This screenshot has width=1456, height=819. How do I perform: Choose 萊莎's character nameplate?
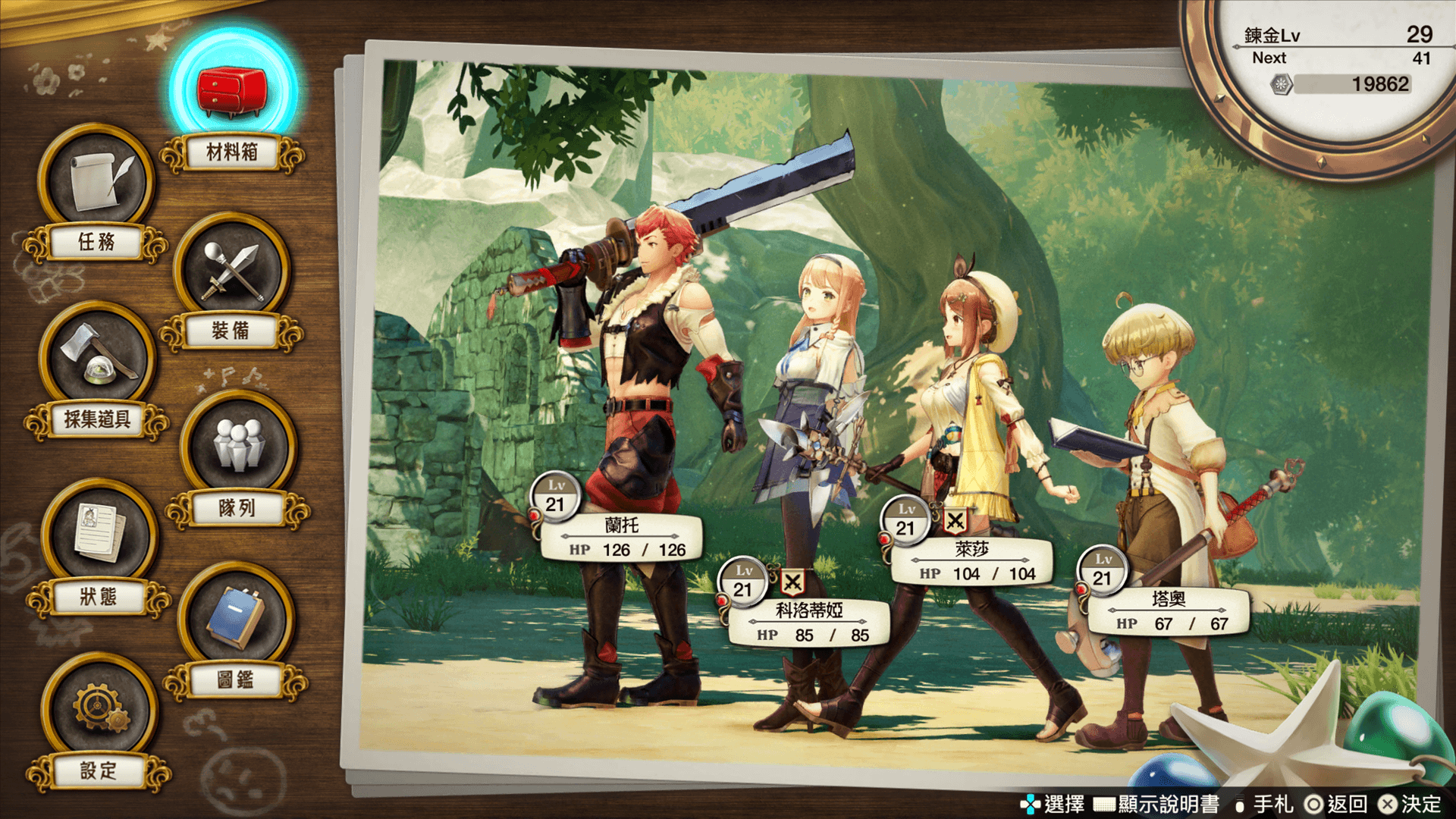tap(971, 561)
